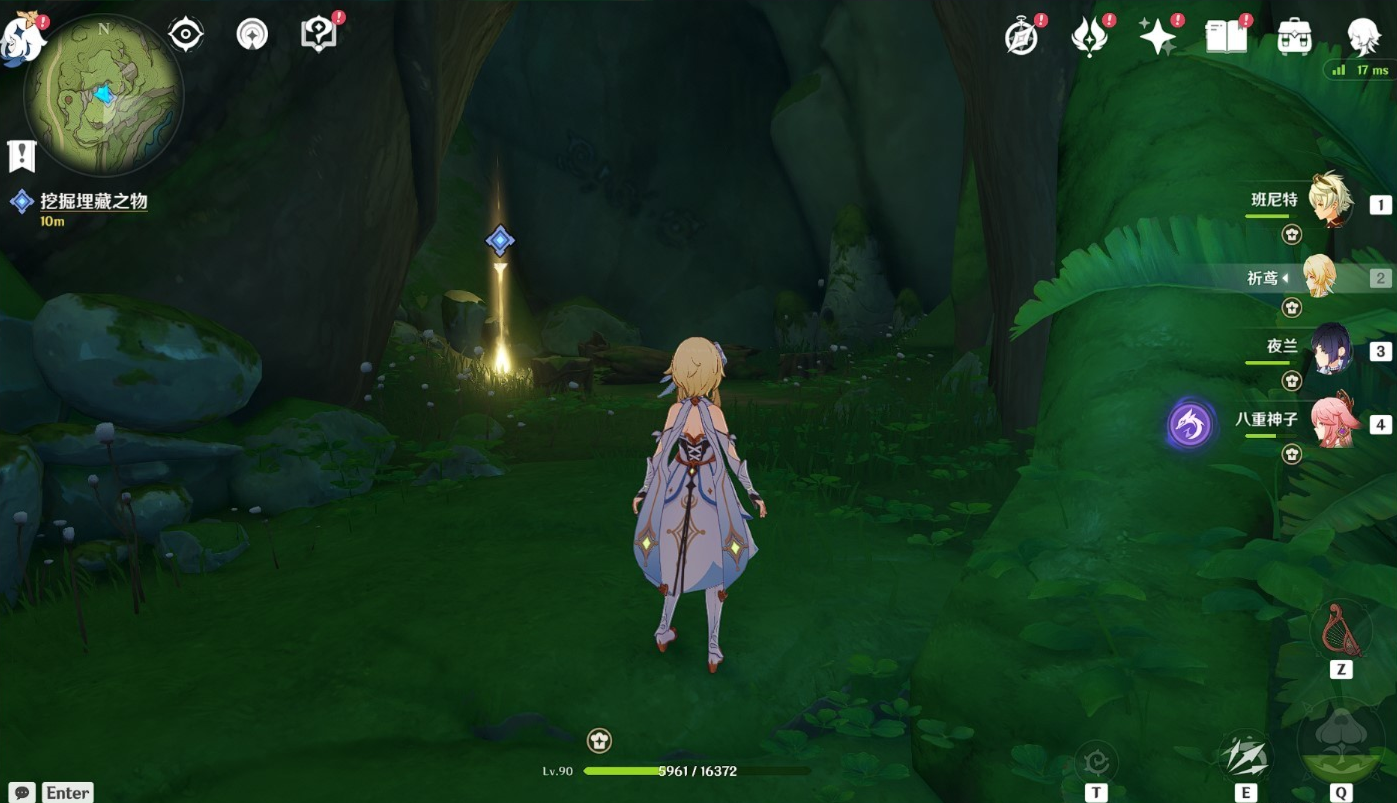Viewport: 1397px width, 803px height.
Task: Open the wish star icon
Action: pos(1157,38)
